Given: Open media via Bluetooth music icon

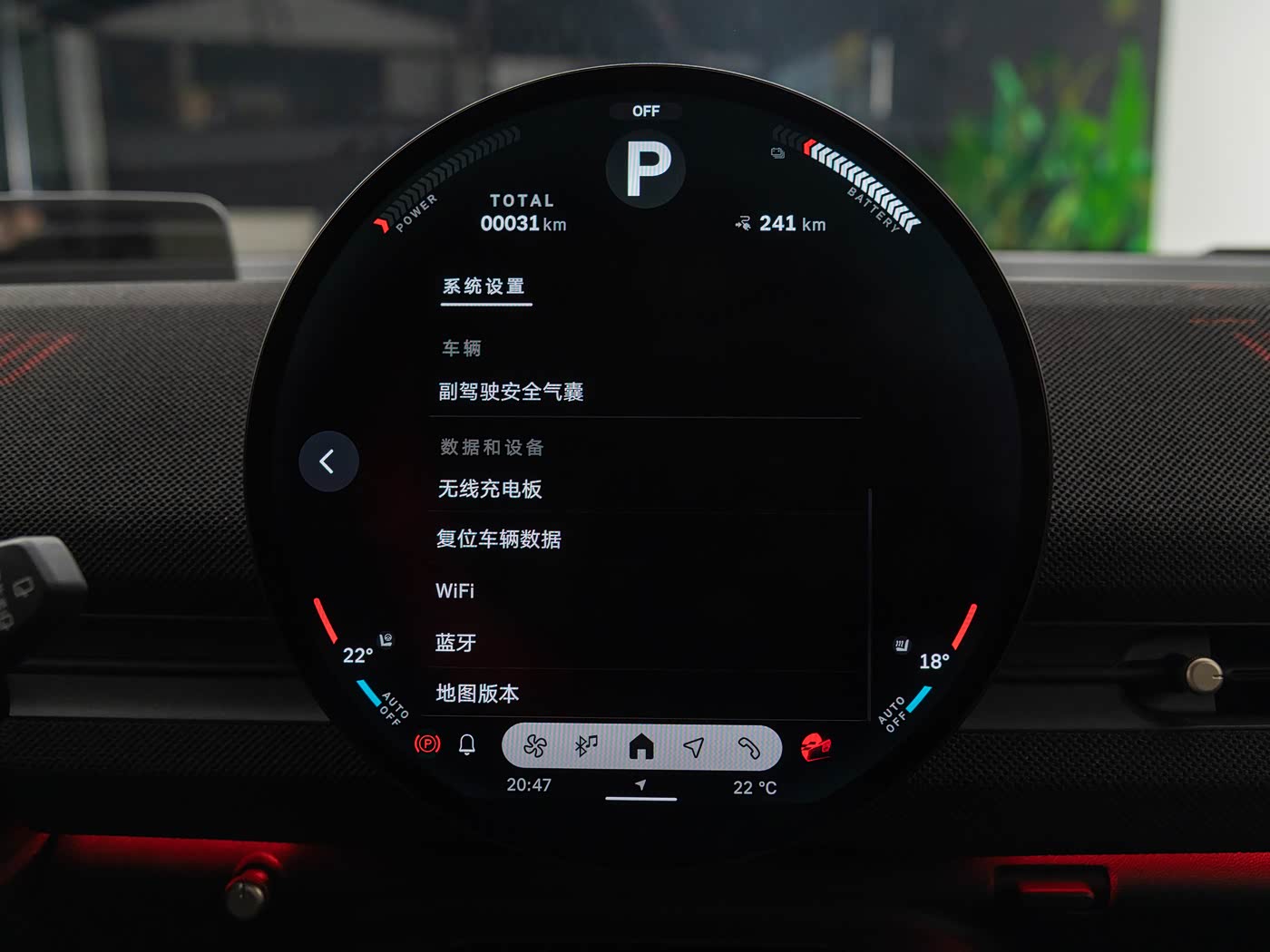Looking at the screenshot, I should pyautogui.click(x=587, y=746).
